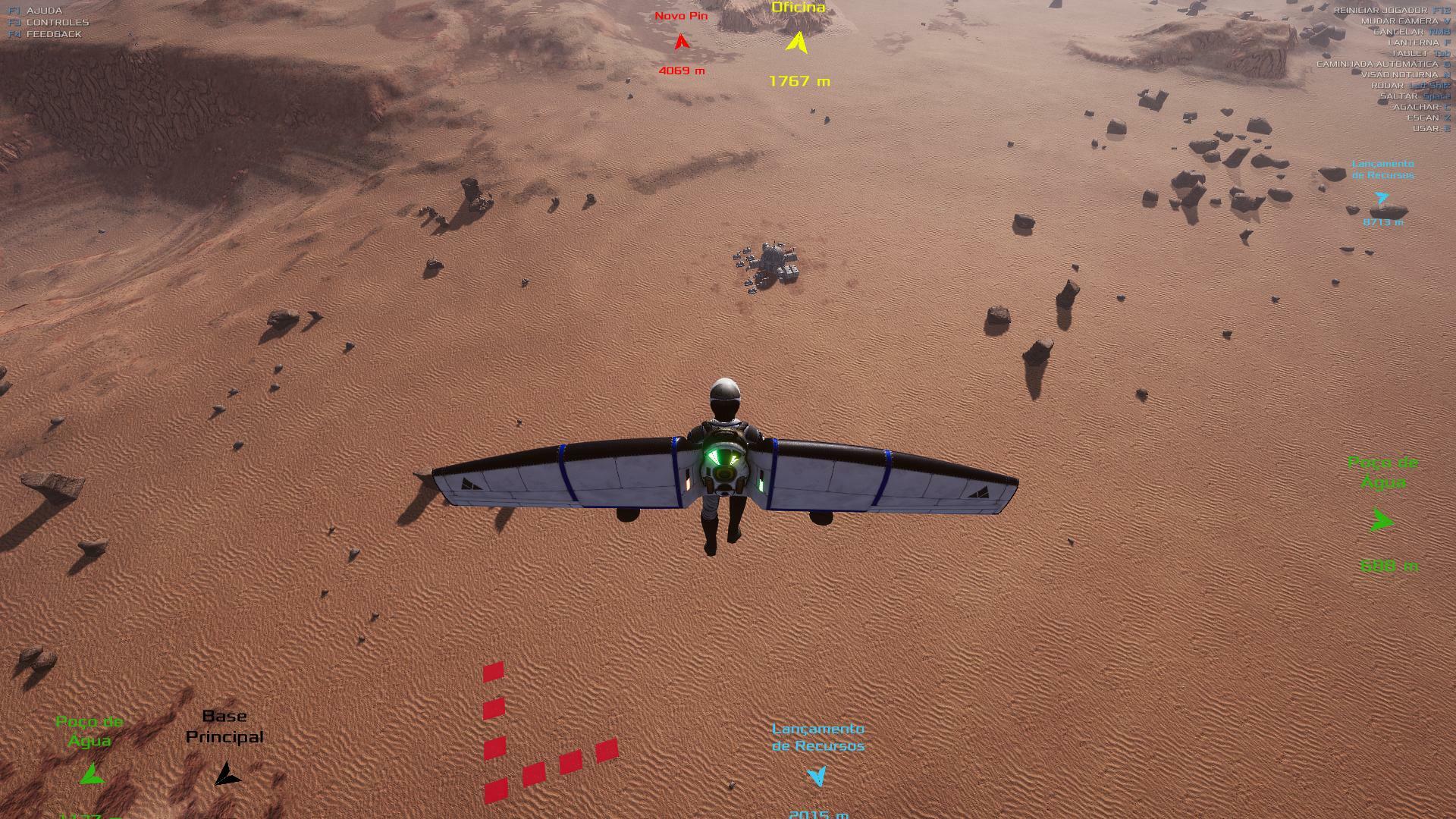Pick the green Poço de Água arrow beside Base Principal
This screenshot has width=1456, height=819.
coord(92,774)
